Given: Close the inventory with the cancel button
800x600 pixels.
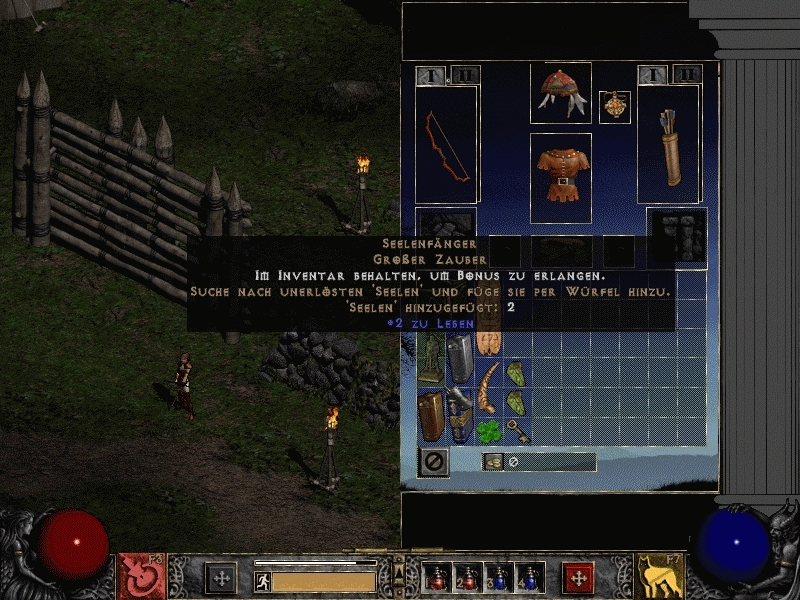Looking at the screenshot, I should coord(435,461).
